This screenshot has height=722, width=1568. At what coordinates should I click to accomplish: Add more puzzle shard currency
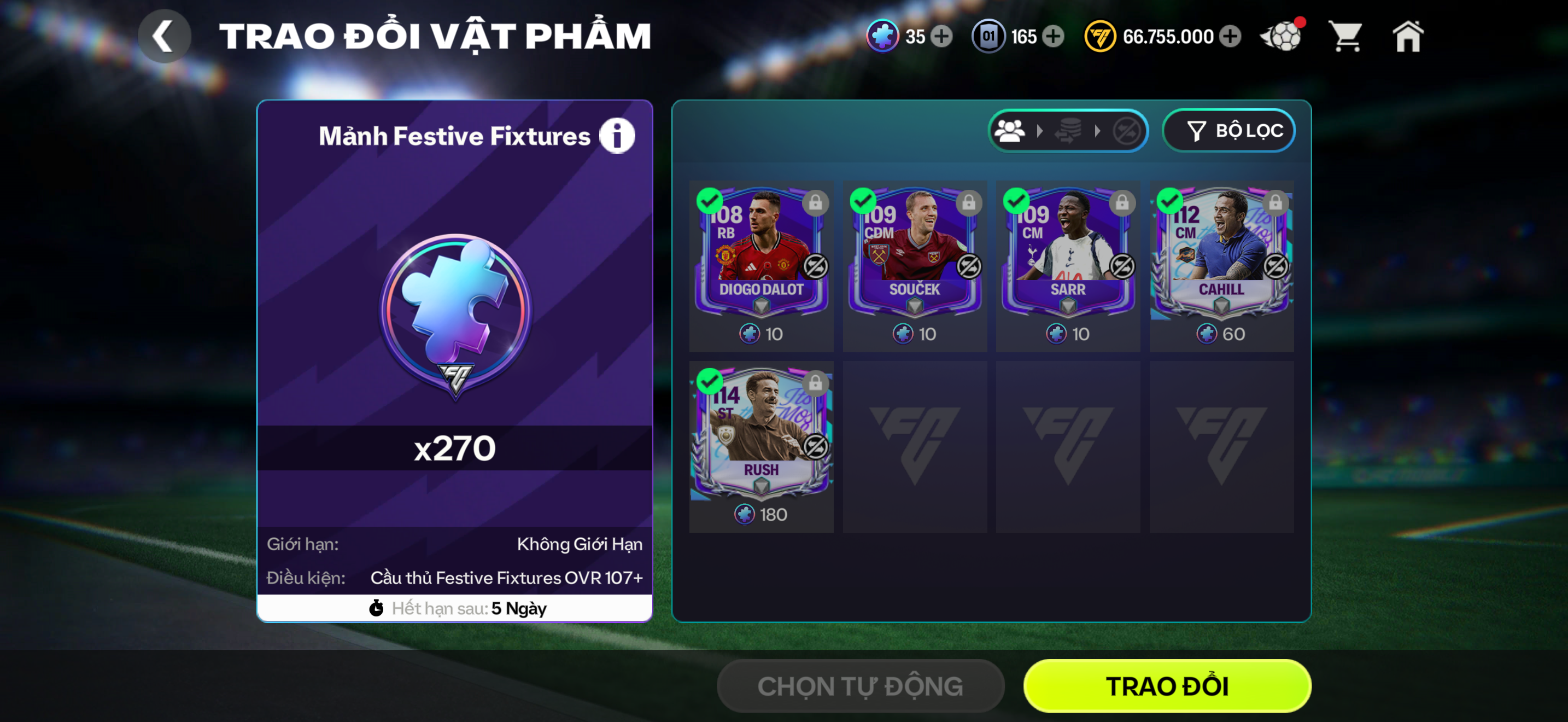point(942,37)
